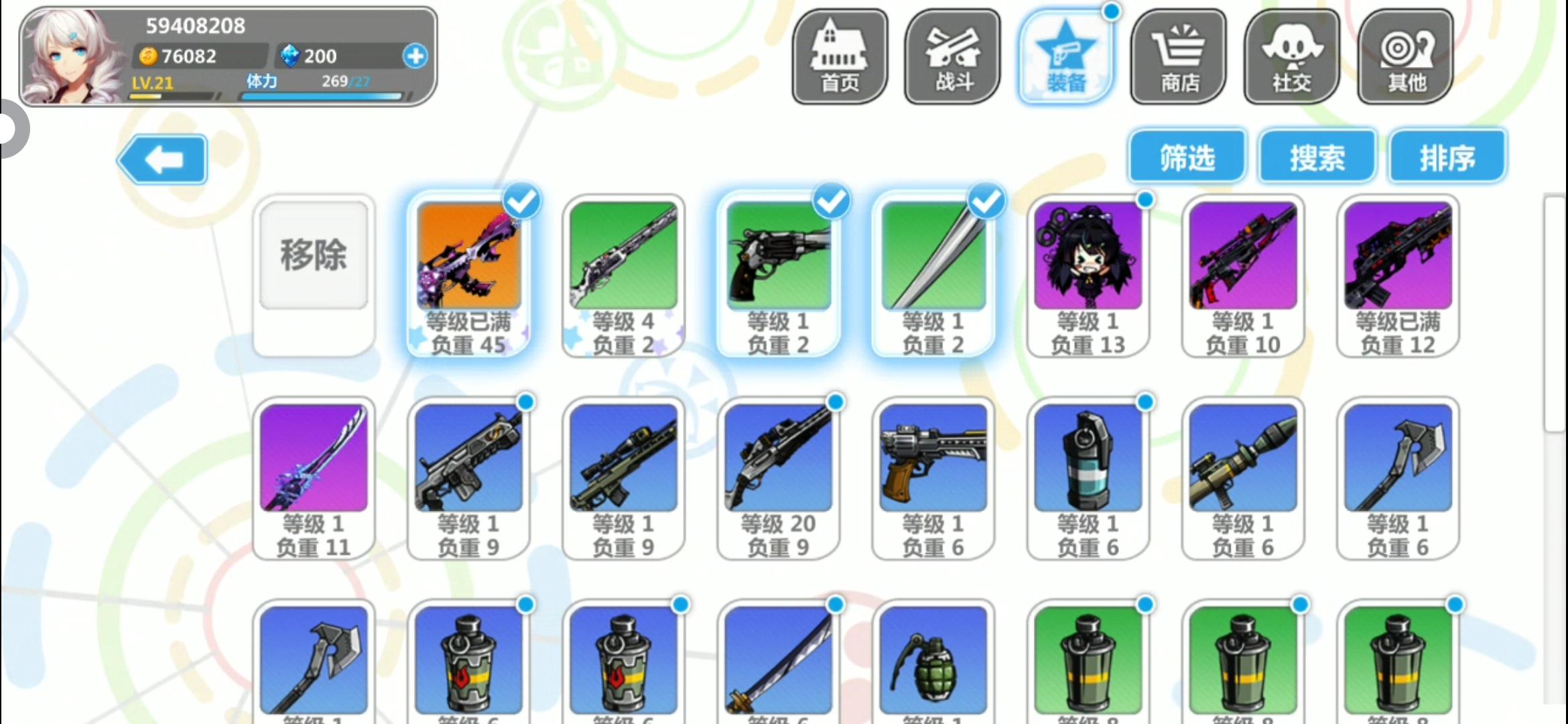Image resolution: width=1568 pixels, height=724 pixels.
Task: Tap the blue plus icon to add diamonds
Action: (x=415, y=57)
